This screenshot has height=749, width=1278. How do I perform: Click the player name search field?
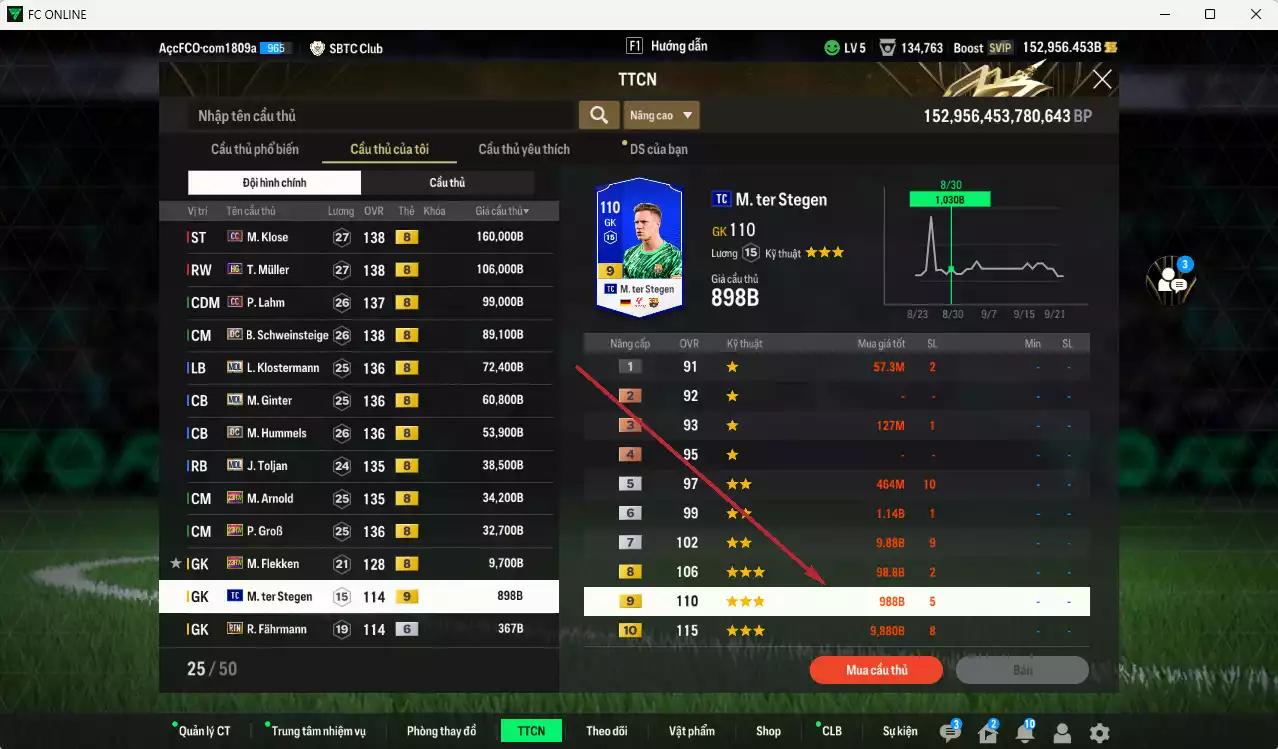(380, 116)
